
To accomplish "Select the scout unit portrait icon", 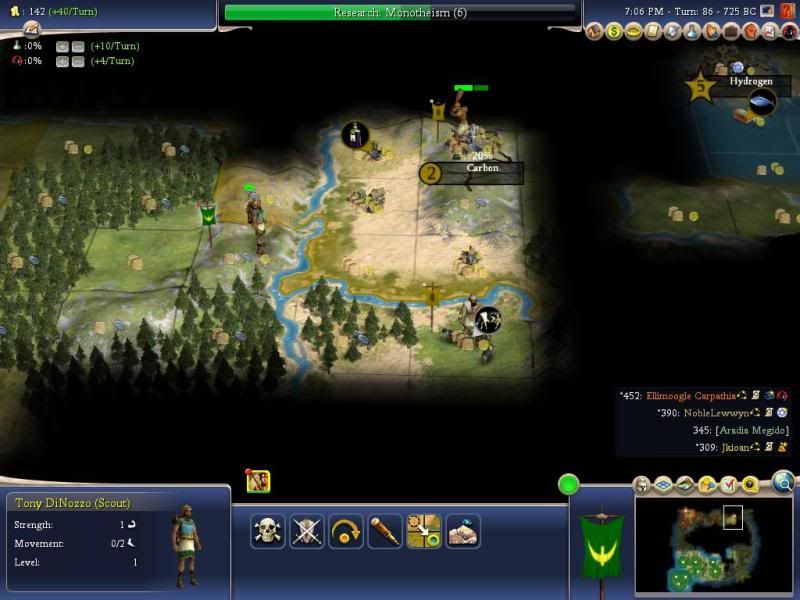I will click(x=258, y=481).
